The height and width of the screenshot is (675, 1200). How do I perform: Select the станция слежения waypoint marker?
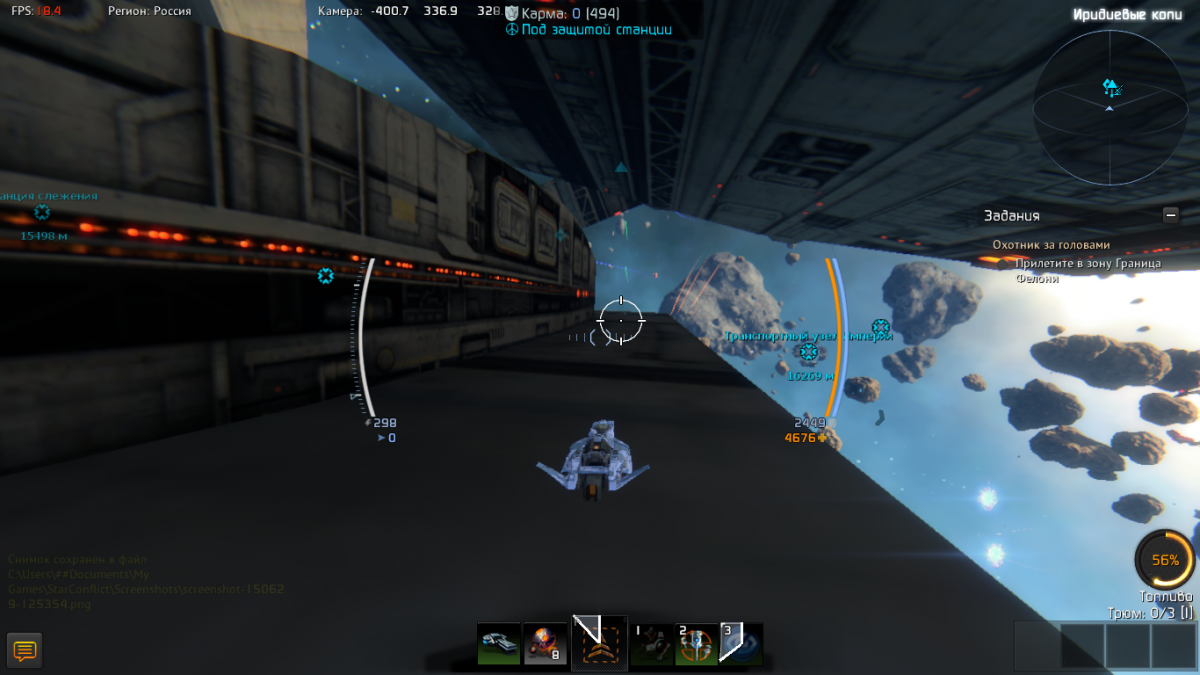[42, 212]
